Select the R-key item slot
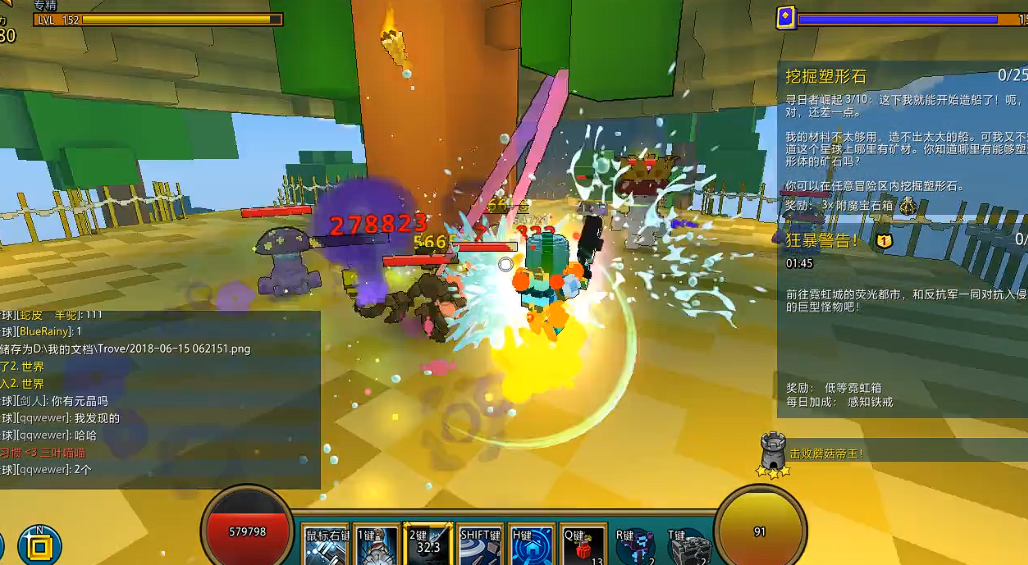1028x565 pixels. (635, 547)
